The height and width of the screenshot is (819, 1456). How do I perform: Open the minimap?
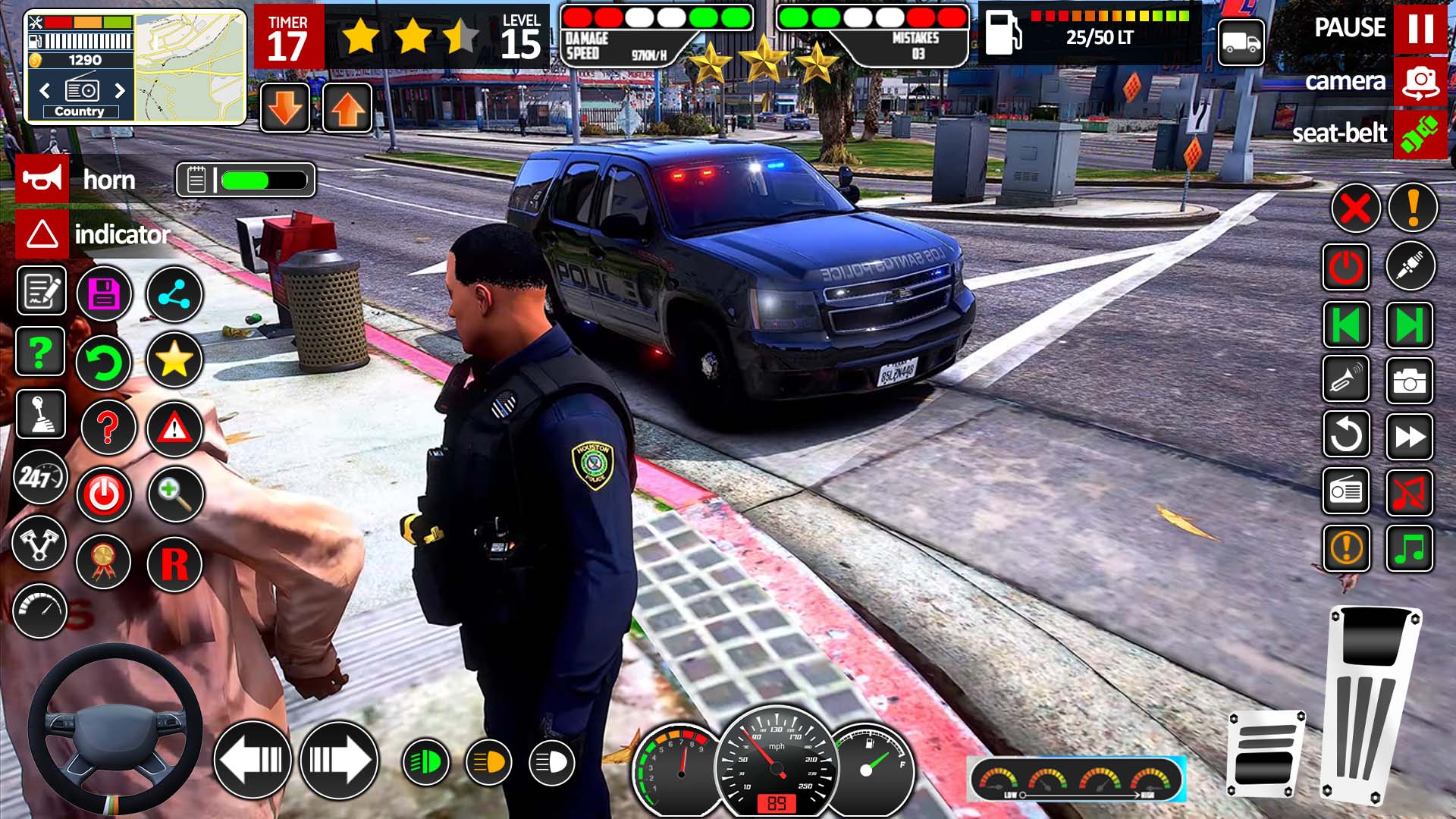point(190,68)
